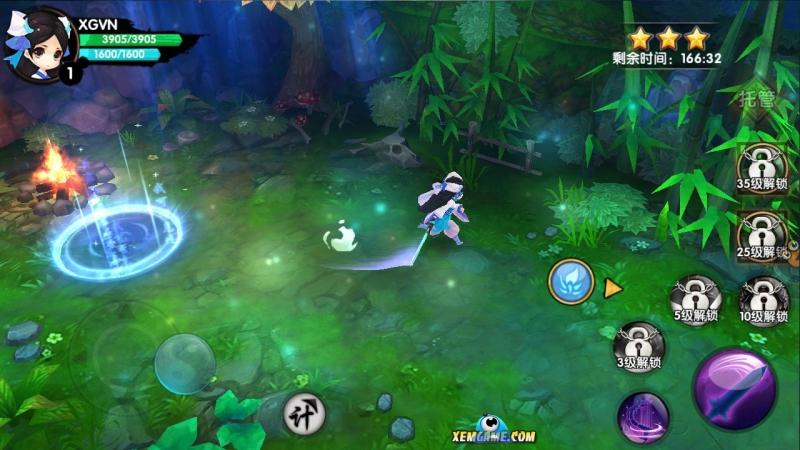Tap the locked skill labeled 25级解锁
Viewport: 800px width, 450px height.
click(x=761, y=236)
